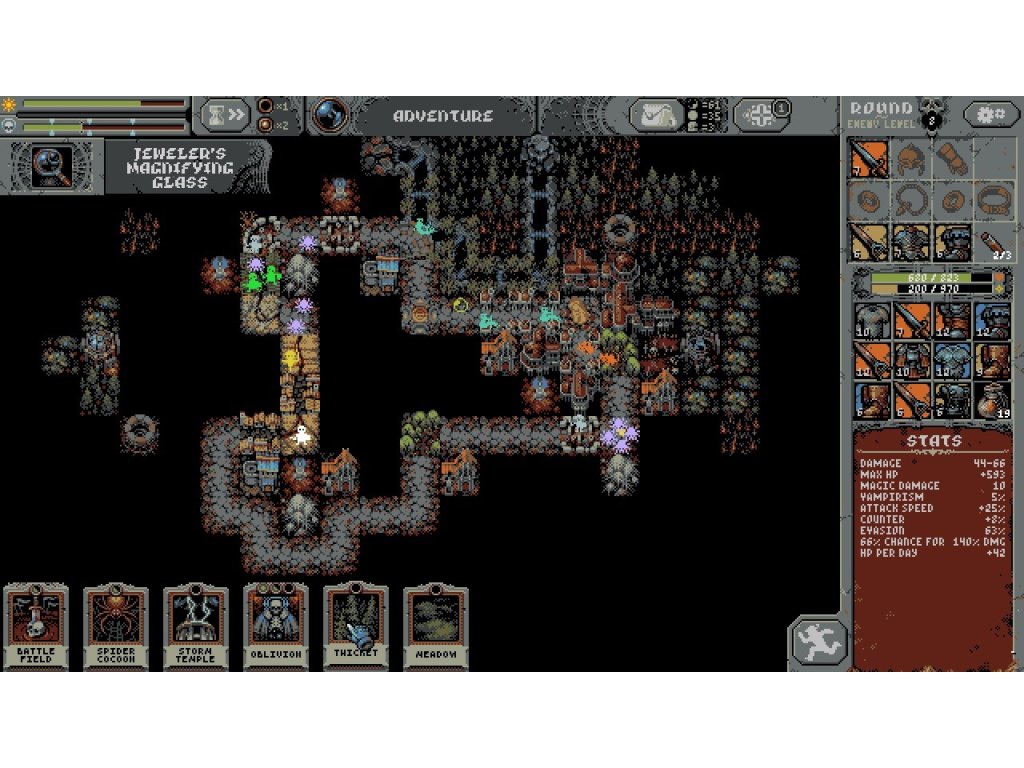Image resolution: width=1024 pixels, height=768 pixels.
Task: Click the traits button with counter
Action: coord(763,115)
